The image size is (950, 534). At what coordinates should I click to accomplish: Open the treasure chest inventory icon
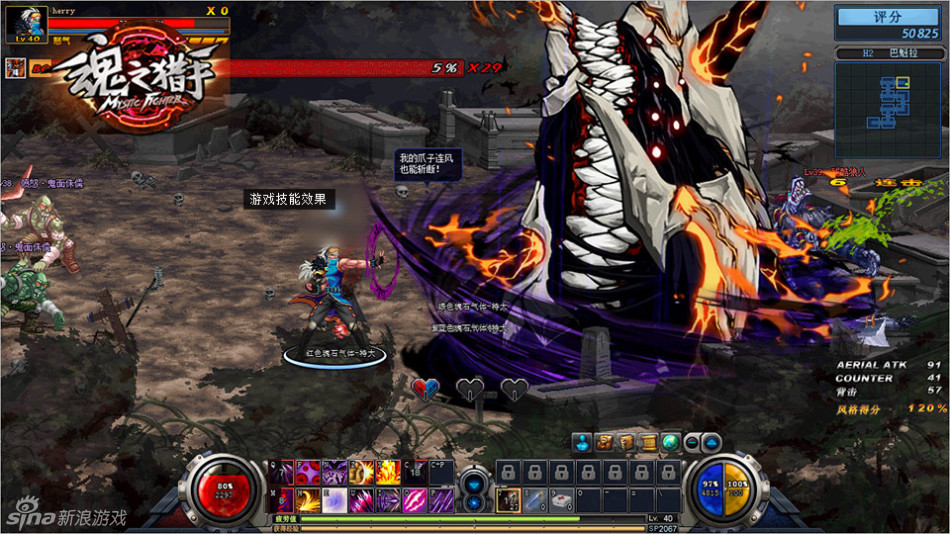click(604, 442)
